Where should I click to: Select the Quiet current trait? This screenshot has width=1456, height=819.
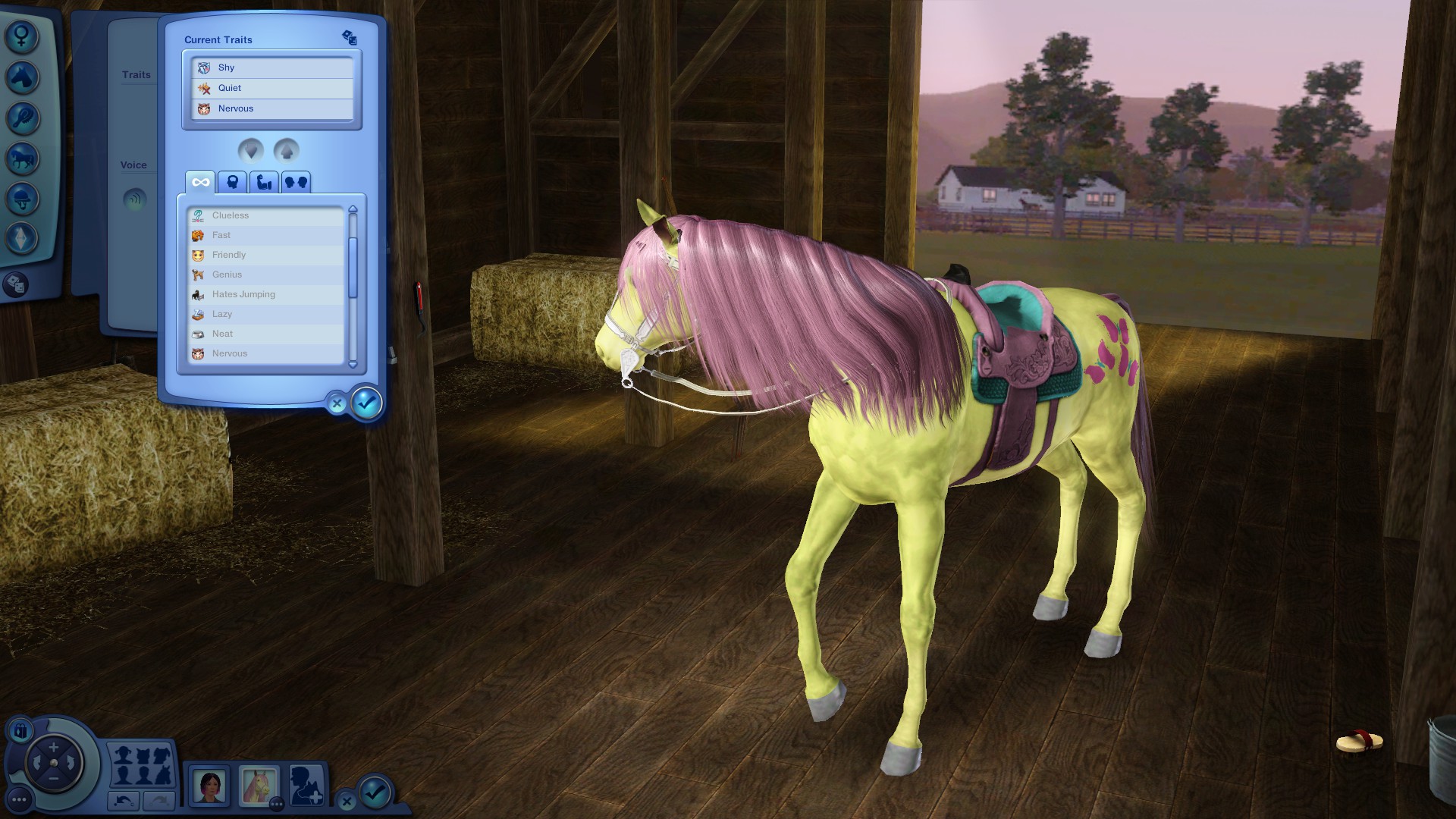(271, 88)
